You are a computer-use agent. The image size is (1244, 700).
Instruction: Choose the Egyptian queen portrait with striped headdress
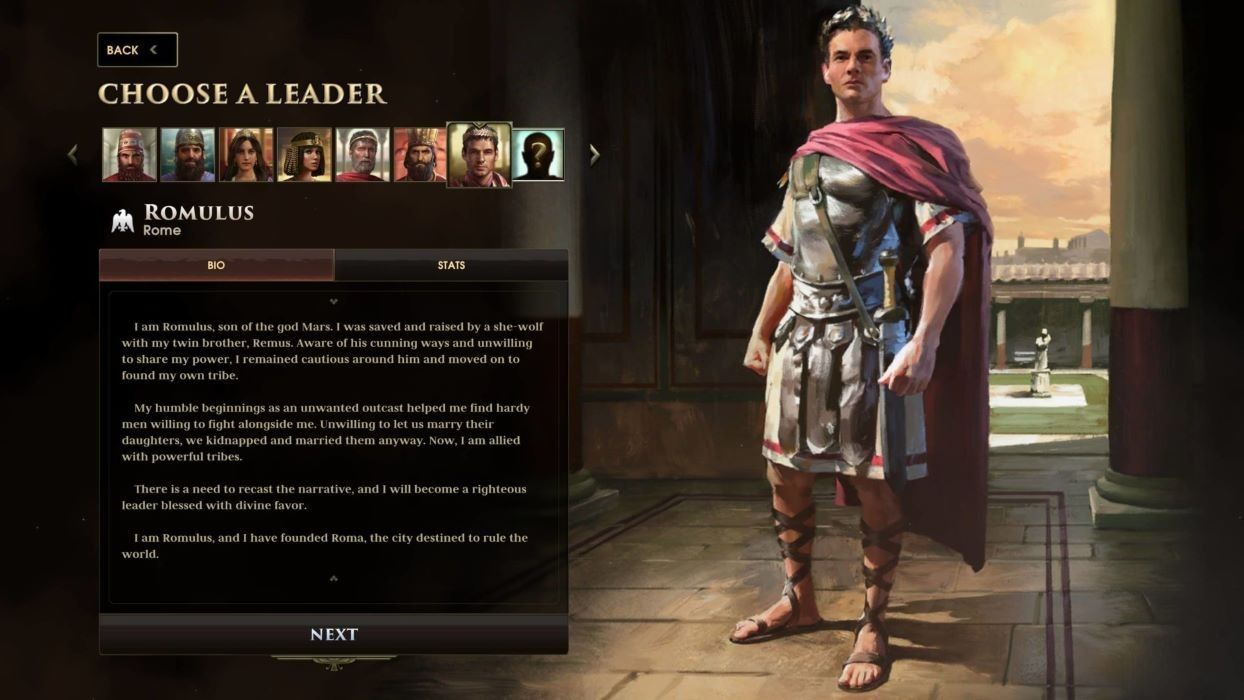(x=304, y=155)
